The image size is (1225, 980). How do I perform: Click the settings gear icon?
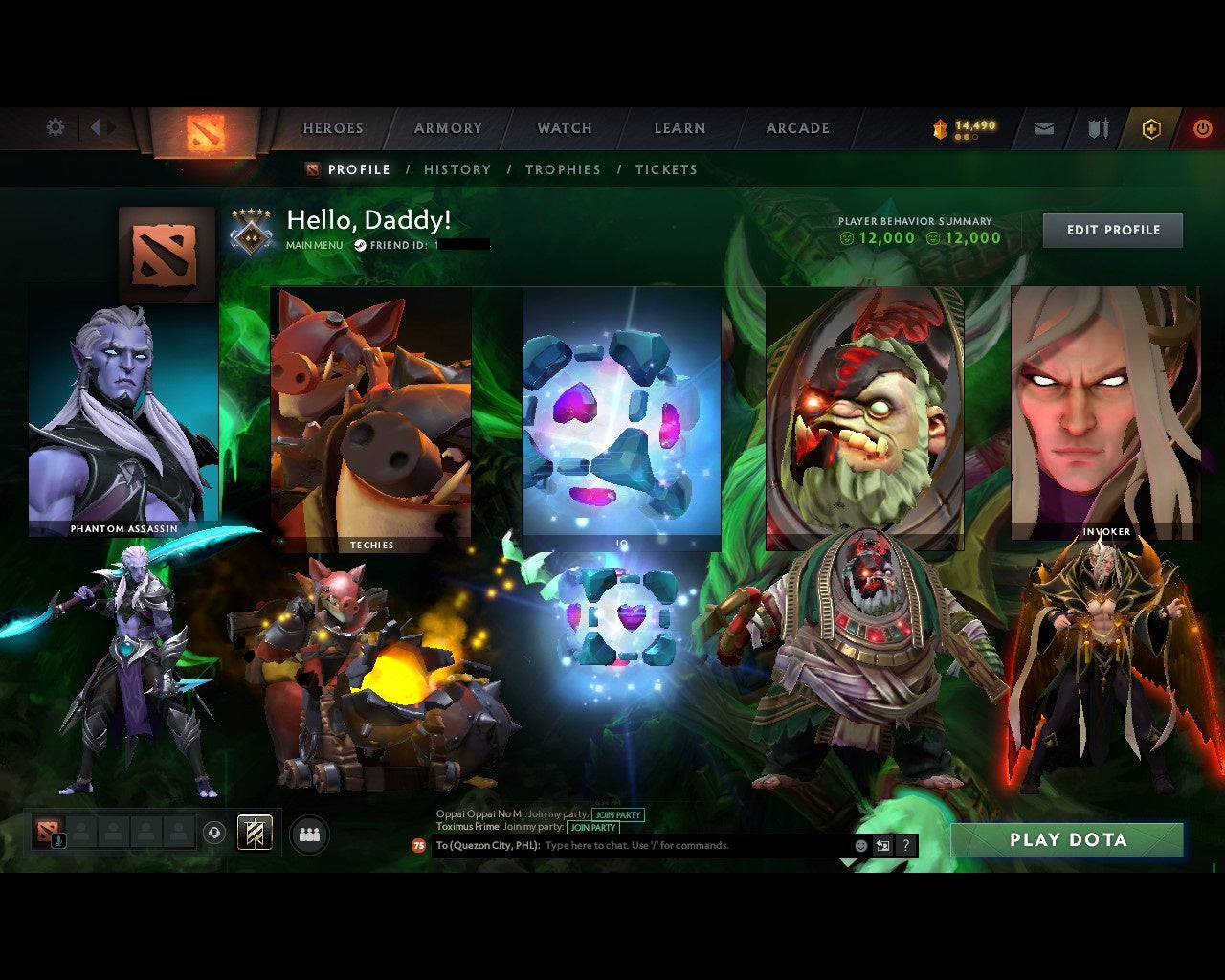[56, 126]
